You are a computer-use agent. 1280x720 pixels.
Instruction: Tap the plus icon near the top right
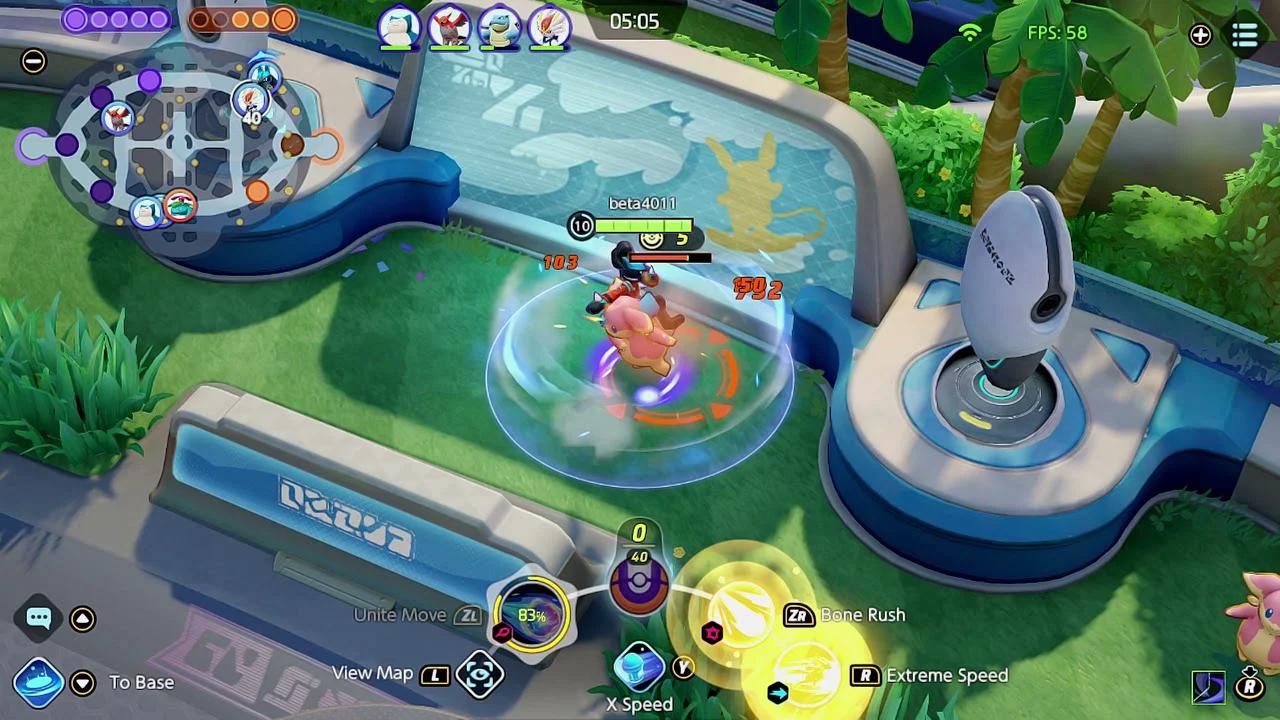click(1200, 36)
